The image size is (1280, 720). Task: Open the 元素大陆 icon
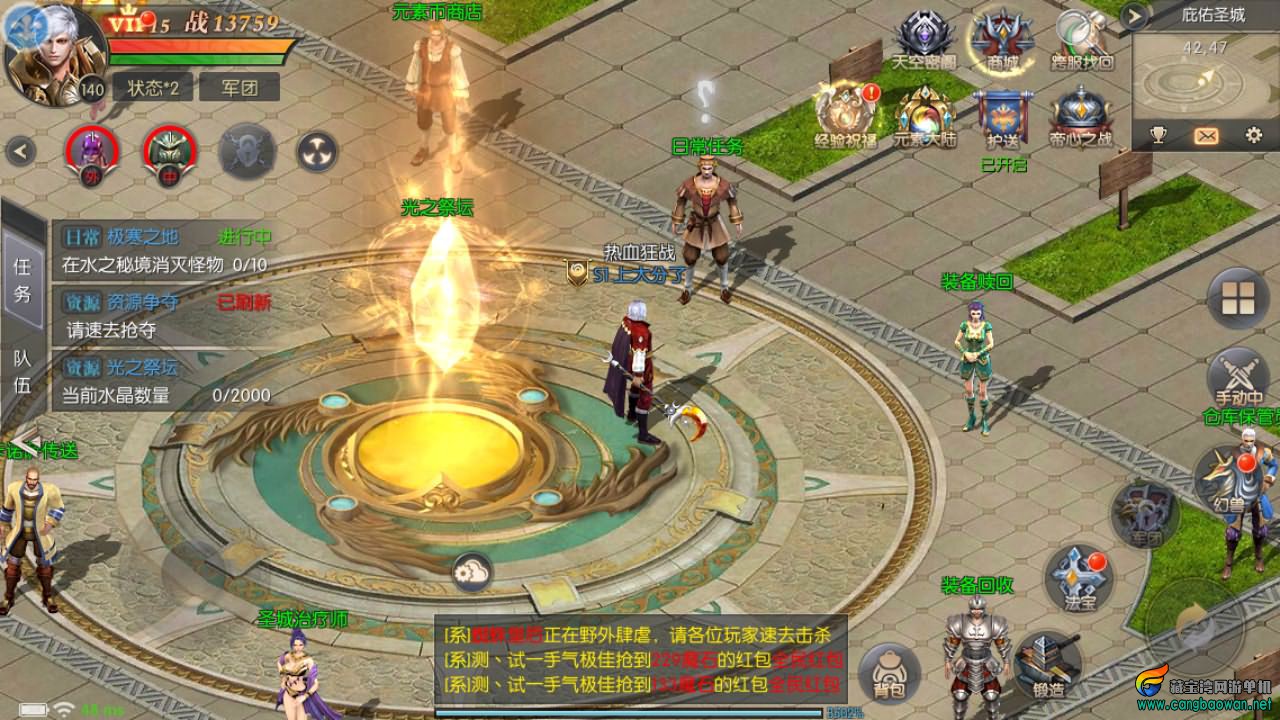(x=924, y=115)
